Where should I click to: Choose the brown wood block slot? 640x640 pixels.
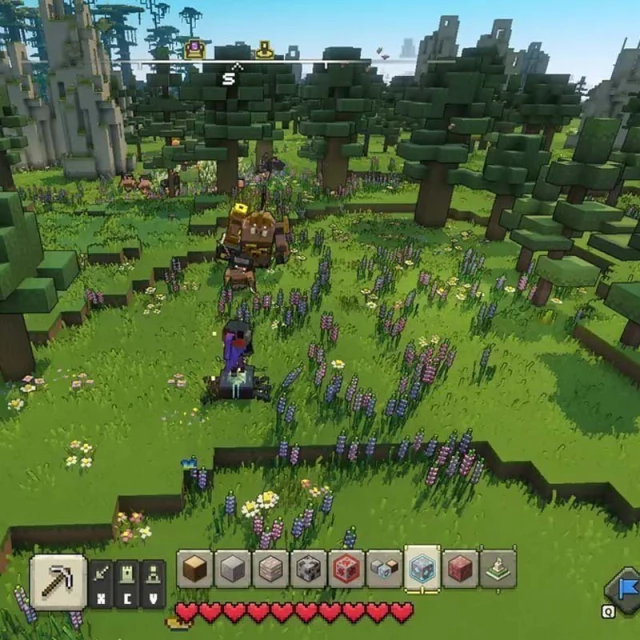(x=195, y=569)
